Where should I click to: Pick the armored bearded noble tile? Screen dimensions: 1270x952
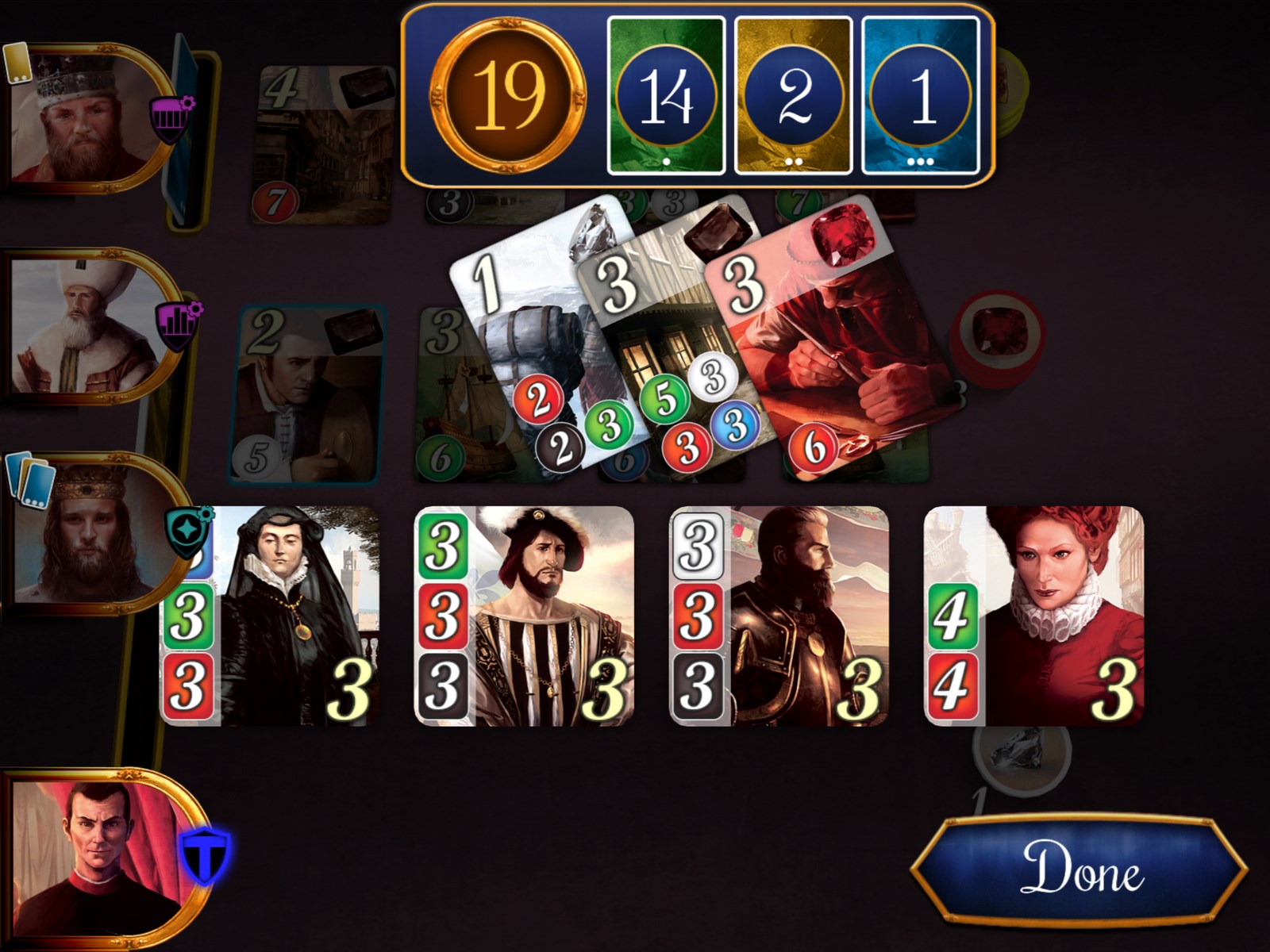coord(779,616)
